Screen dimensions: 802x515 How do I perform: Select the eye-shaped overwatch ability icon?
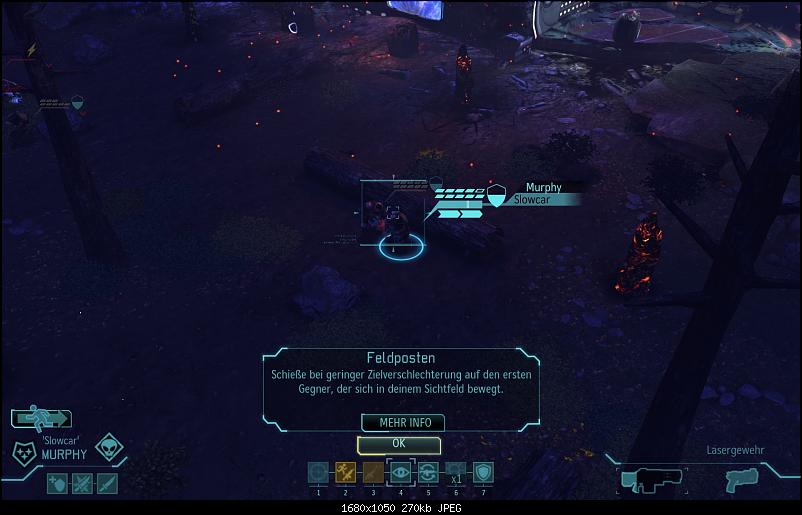(400, 473)
